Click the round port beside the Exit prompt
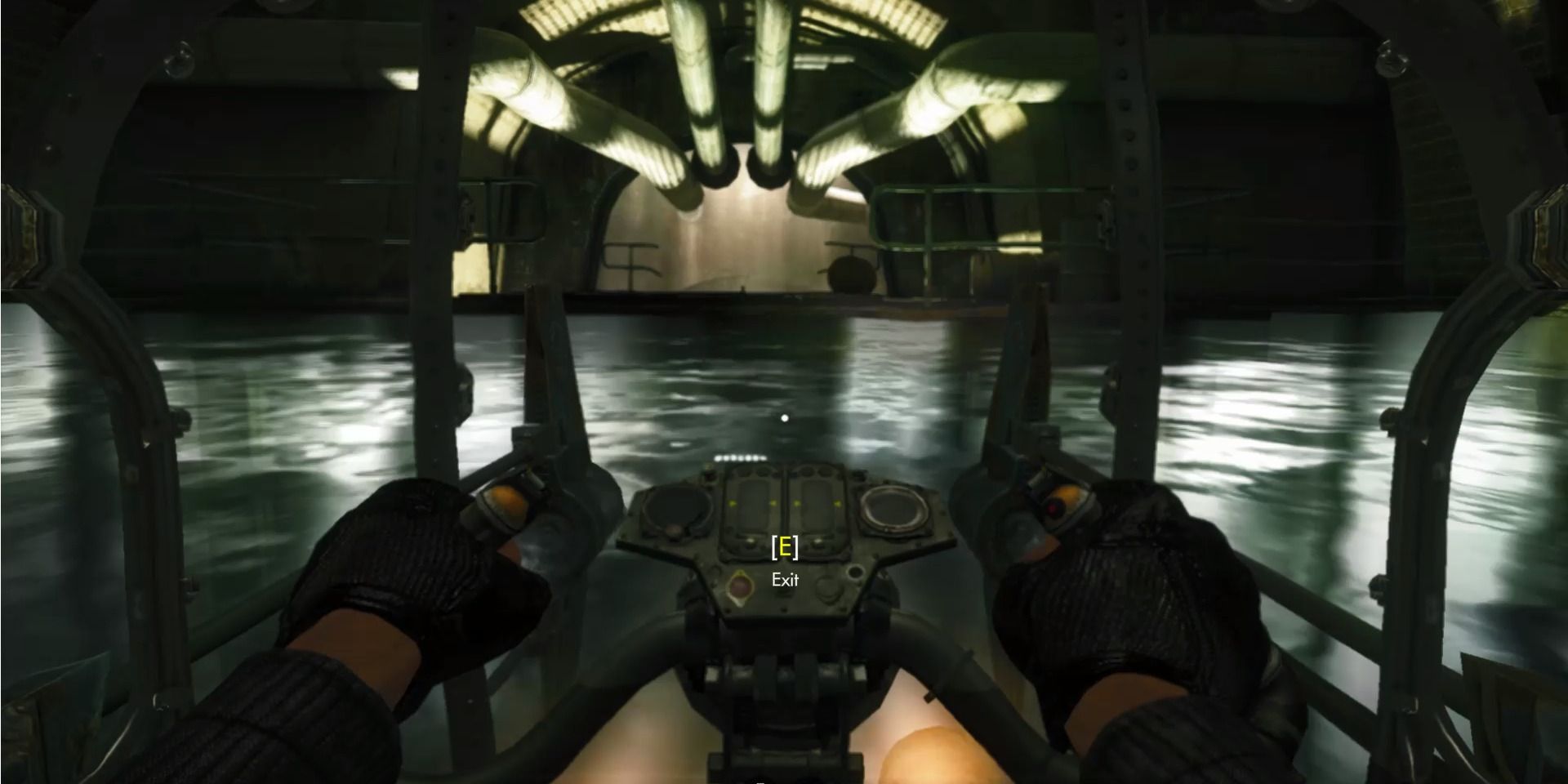1568x784 pixels. pyautogui.click(x=856, y=572)
